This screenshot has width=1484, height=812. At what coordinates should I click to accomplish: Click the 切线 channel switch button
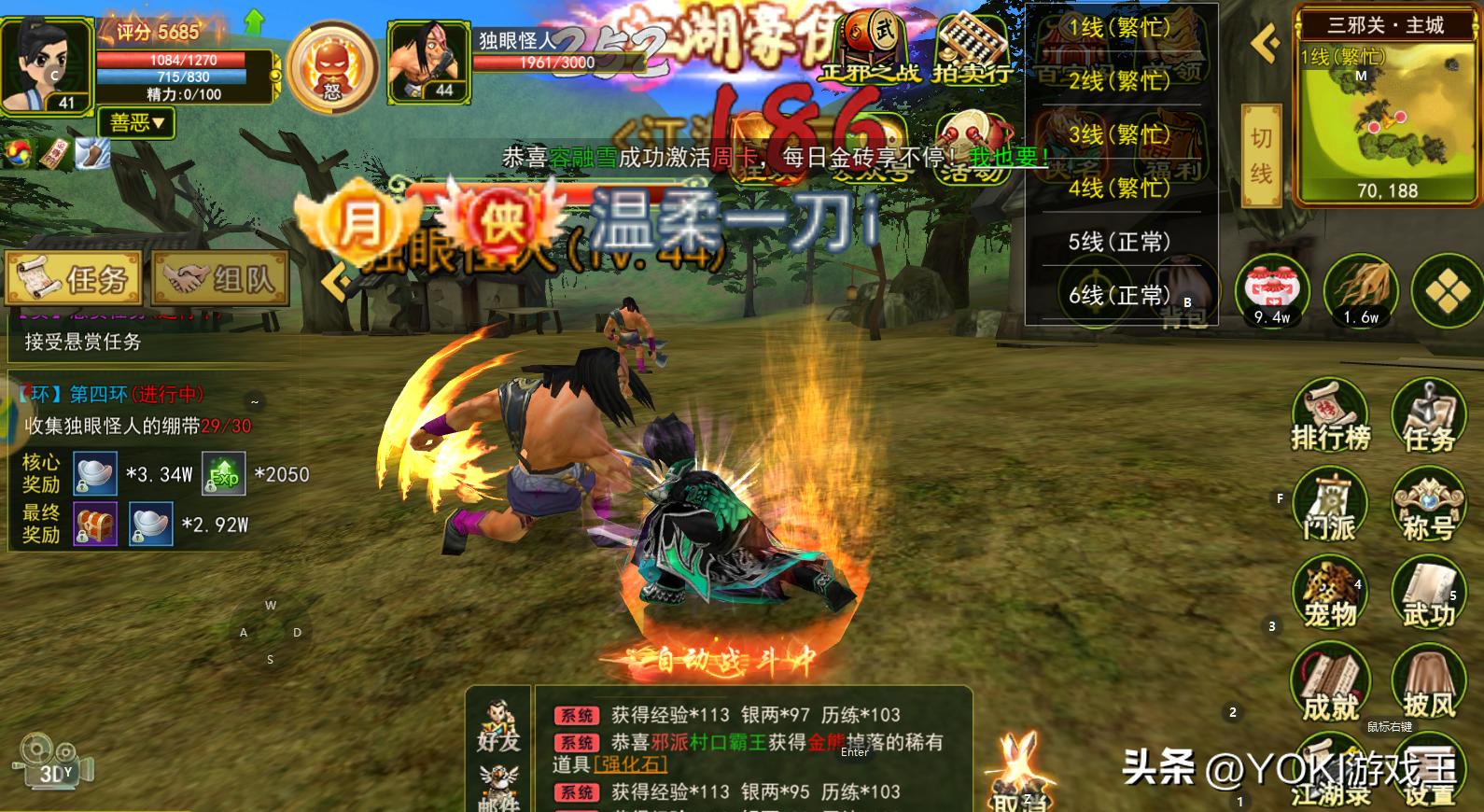pos(1261,155)
